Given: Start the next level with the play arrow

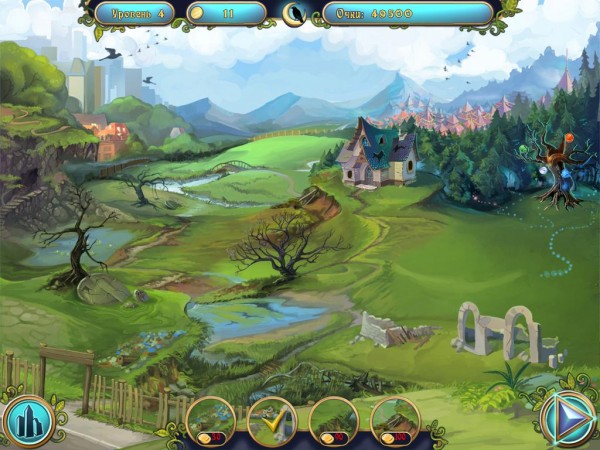Looking at the screenshot, I should coord(566,418).
